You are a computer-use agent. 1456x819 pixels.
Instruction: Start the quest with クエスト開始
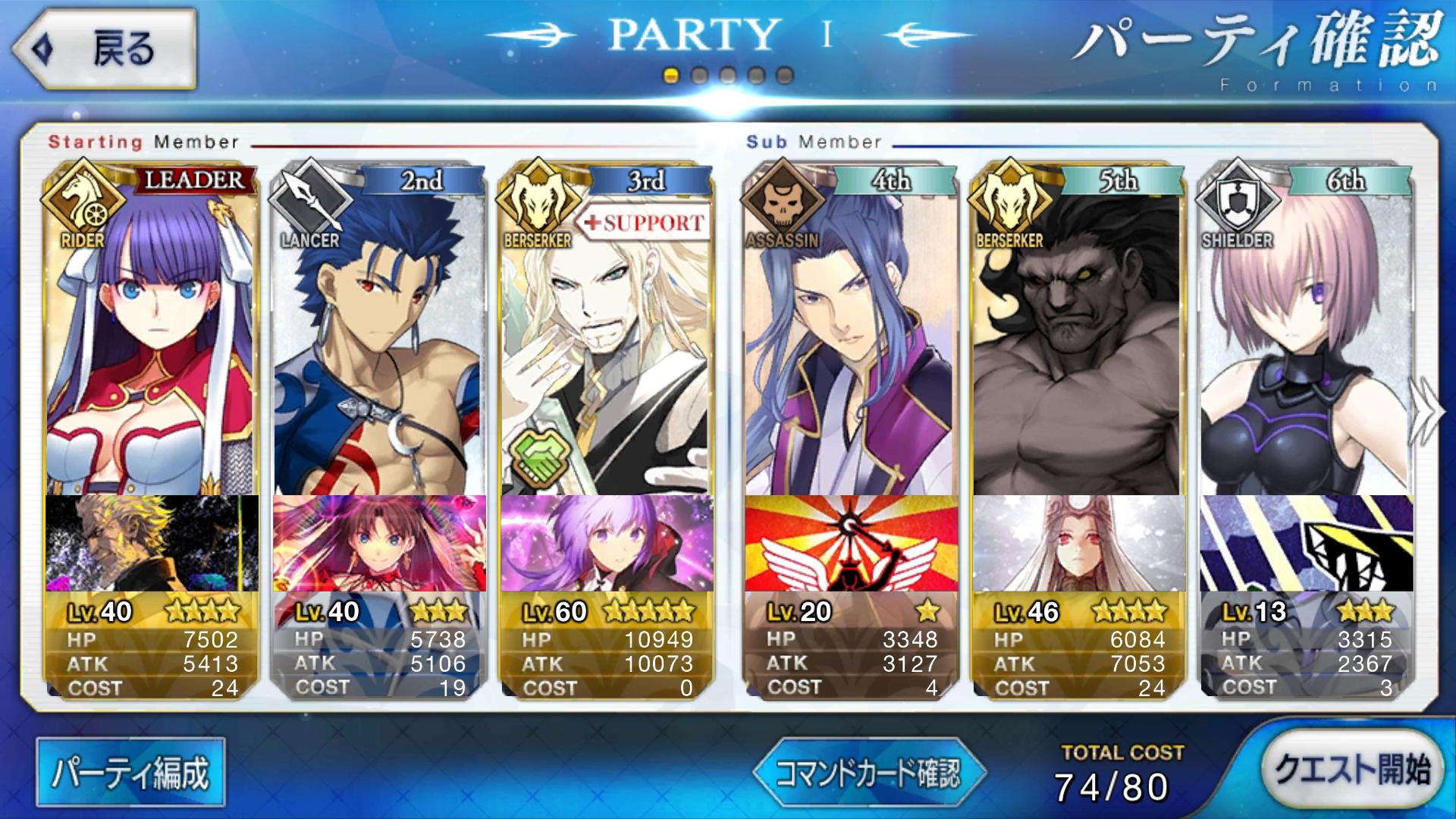1351,770
